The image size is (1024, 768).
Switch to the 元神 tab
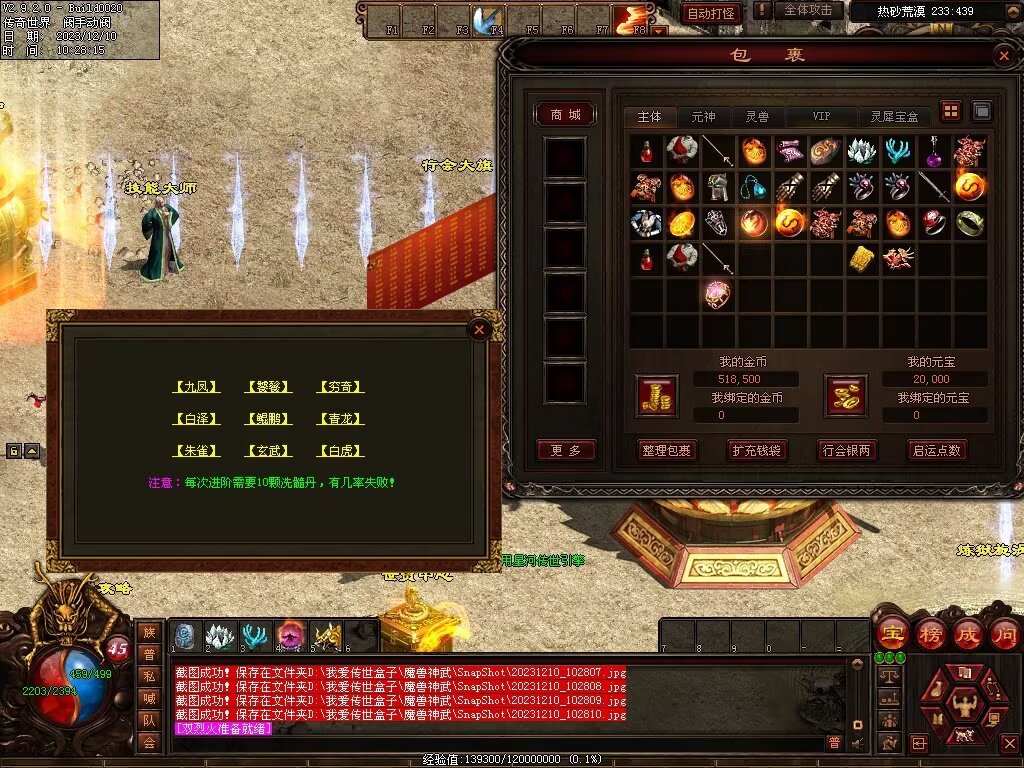coord(703,117)
